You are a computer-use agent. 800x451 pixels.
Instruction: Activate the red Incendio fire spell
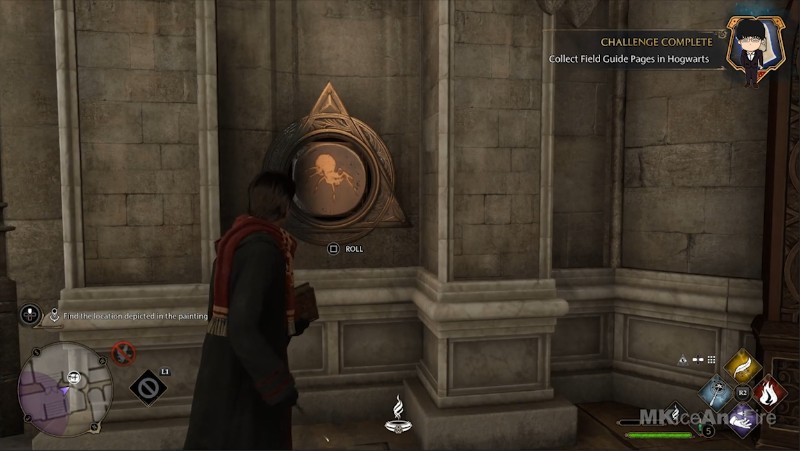[x=770, y=393]
